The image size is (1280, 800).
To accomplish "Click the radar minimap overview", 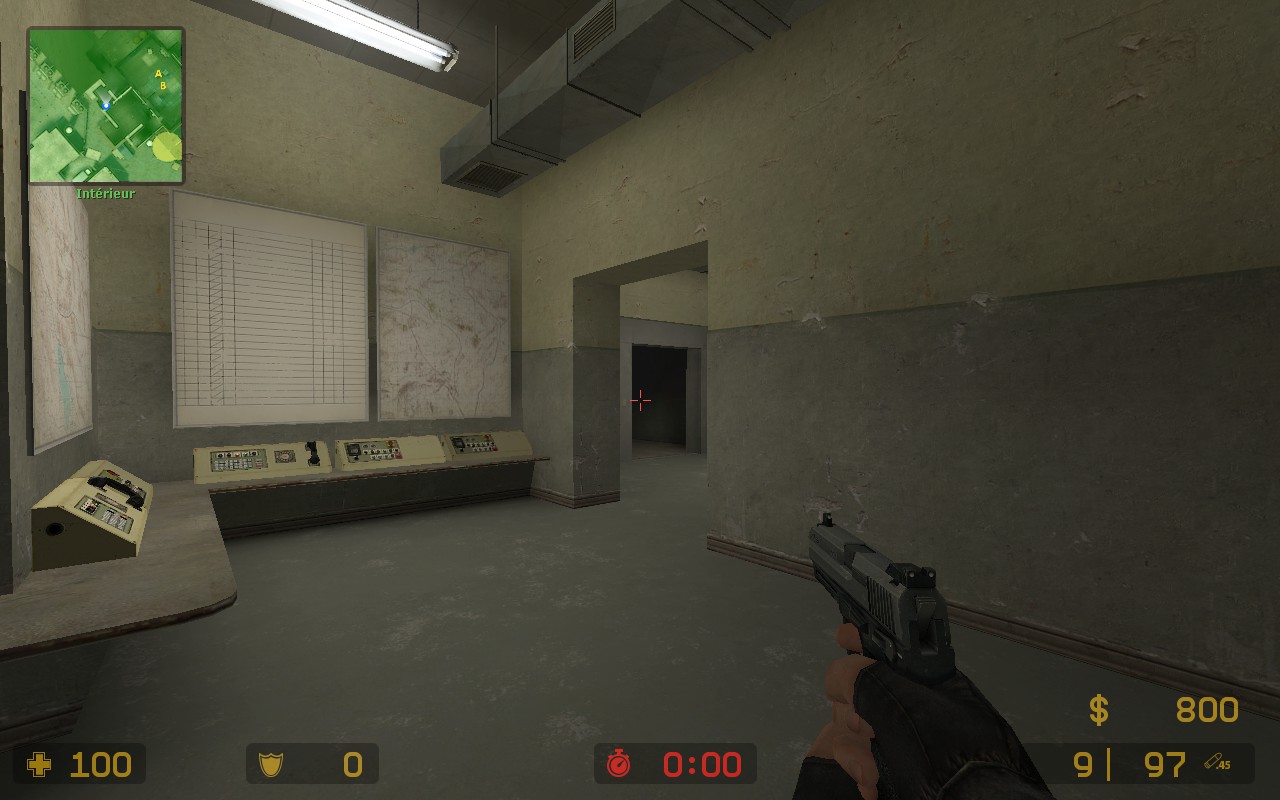I will click(105, 106).
